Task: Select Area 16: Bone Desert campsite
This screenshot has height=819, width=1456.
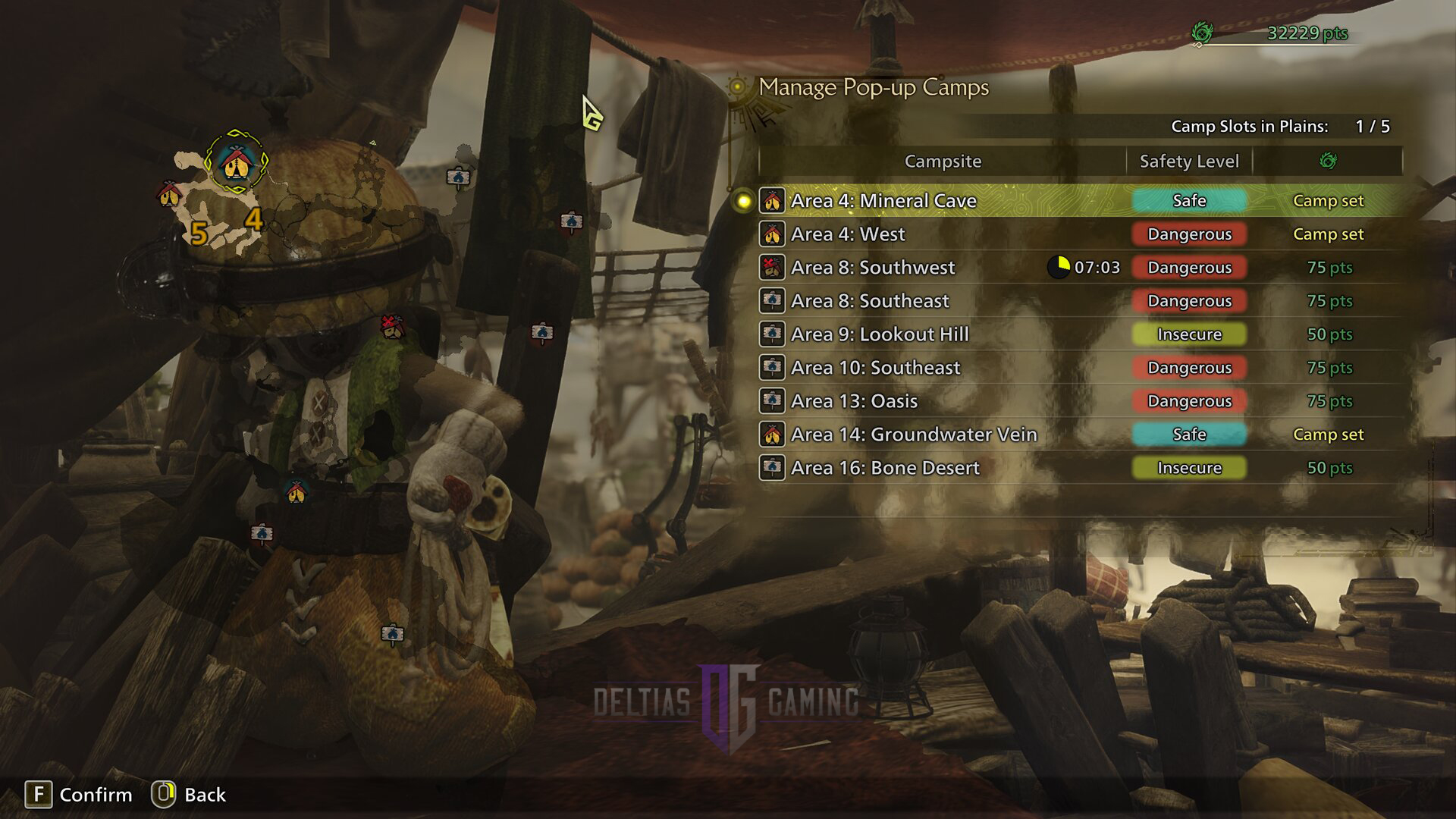Action: pos(885,468)
